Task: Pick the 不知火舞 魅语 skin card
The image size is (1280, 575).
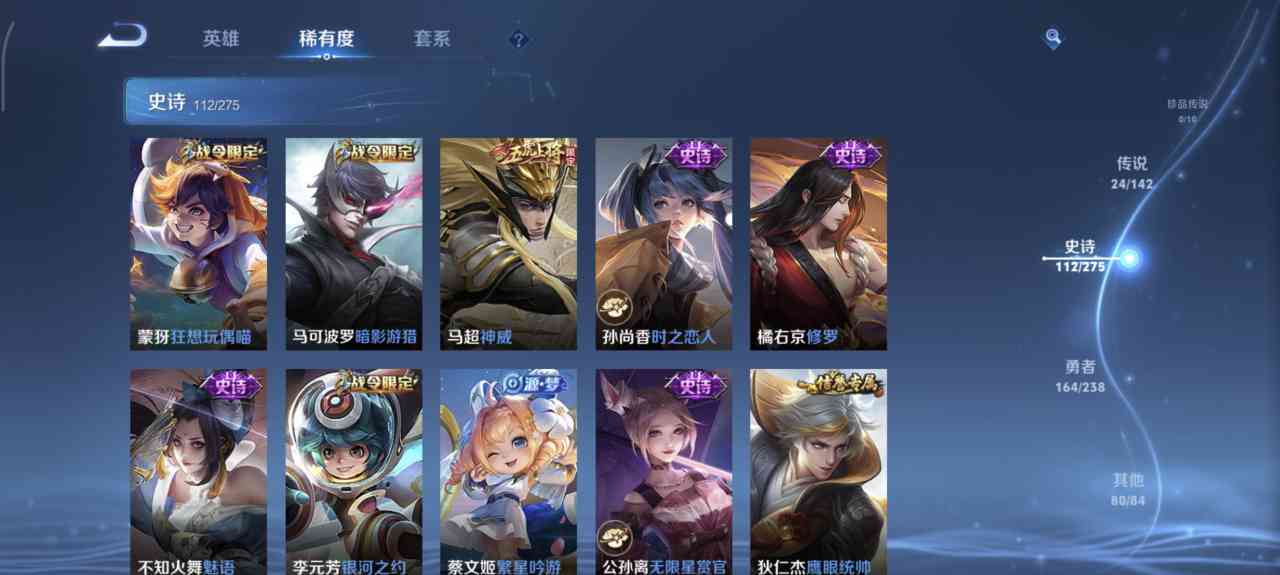Action: (198, 472)
